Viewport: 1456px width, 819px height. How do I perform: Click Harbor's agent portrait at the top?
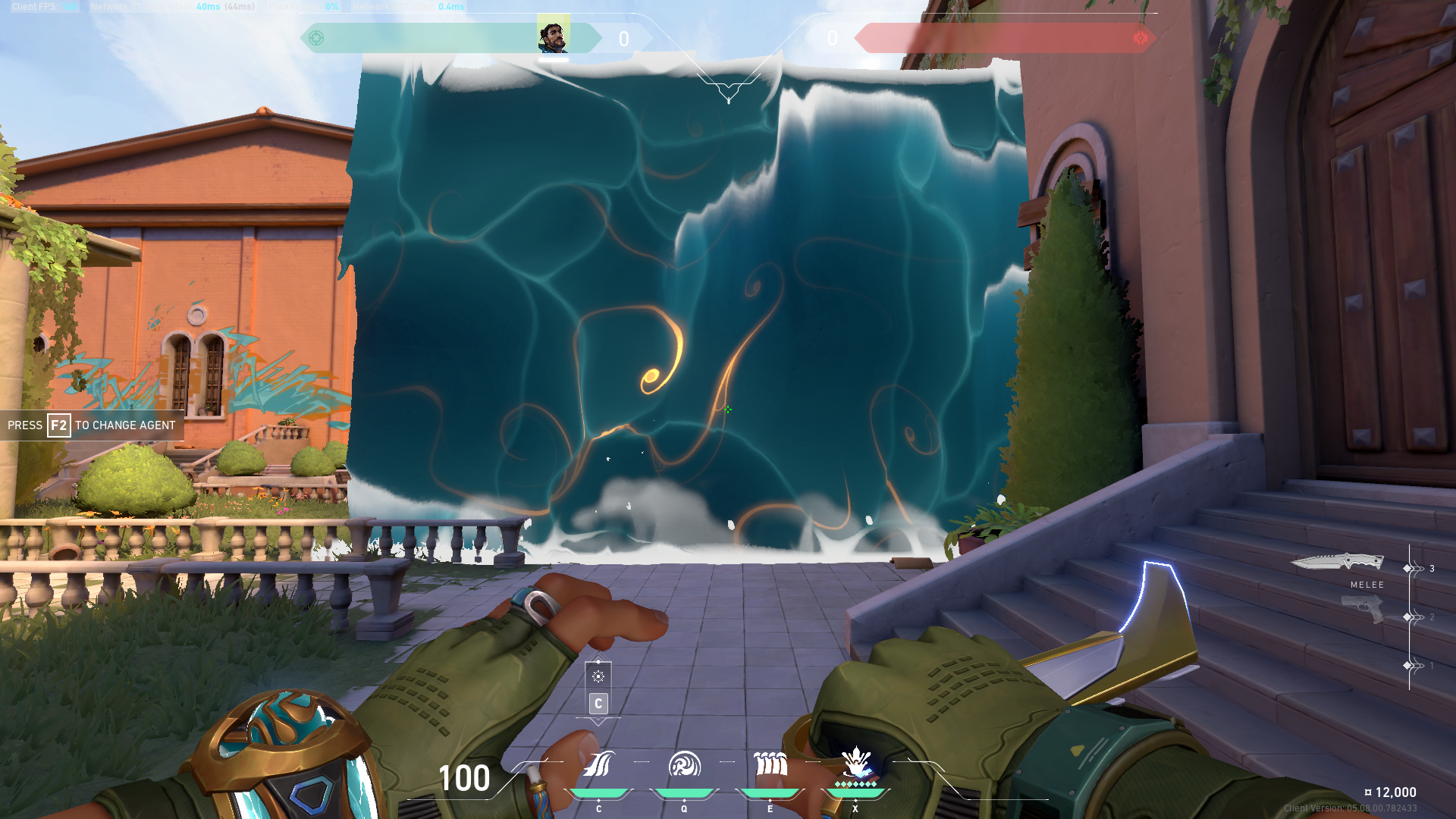[x=551, y=34]
